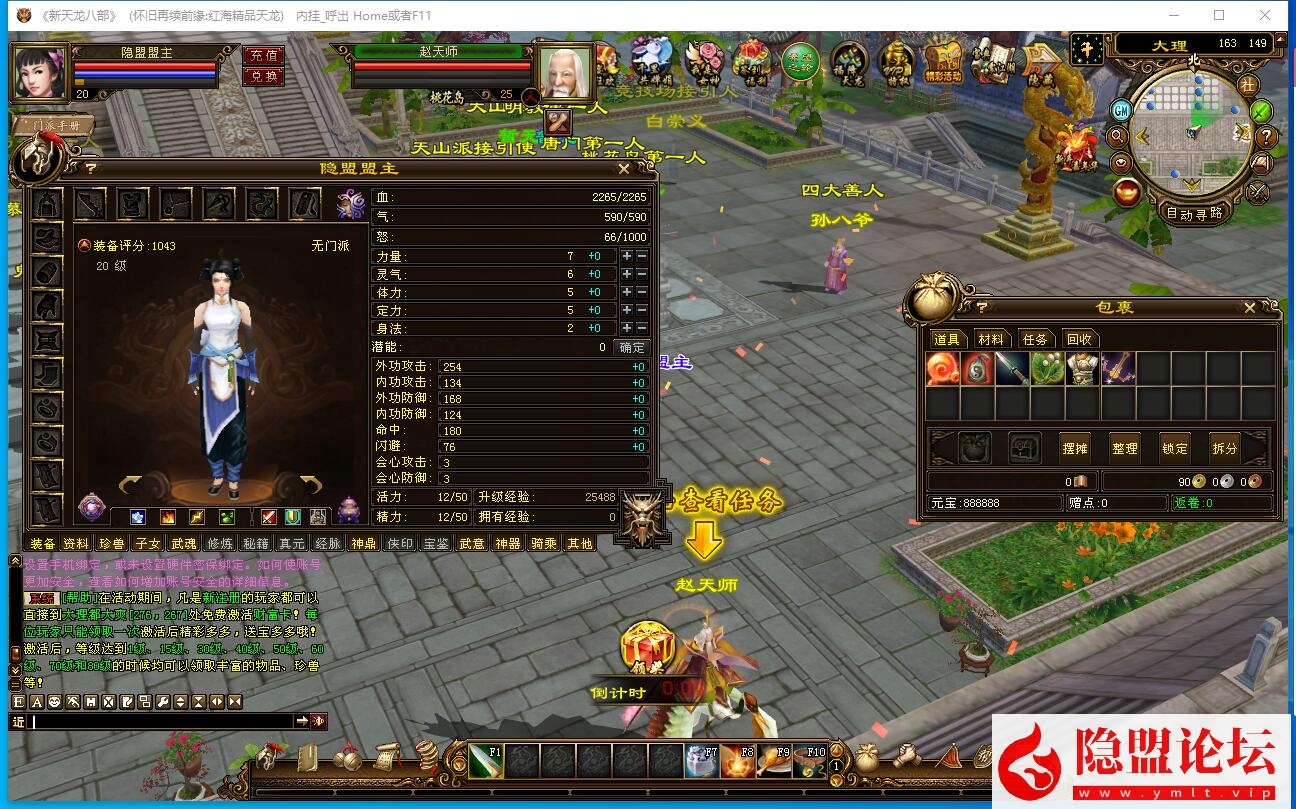This screenshot has height=809, width=1296.
Task: Focus the chat input box
Action: point(162,721)
